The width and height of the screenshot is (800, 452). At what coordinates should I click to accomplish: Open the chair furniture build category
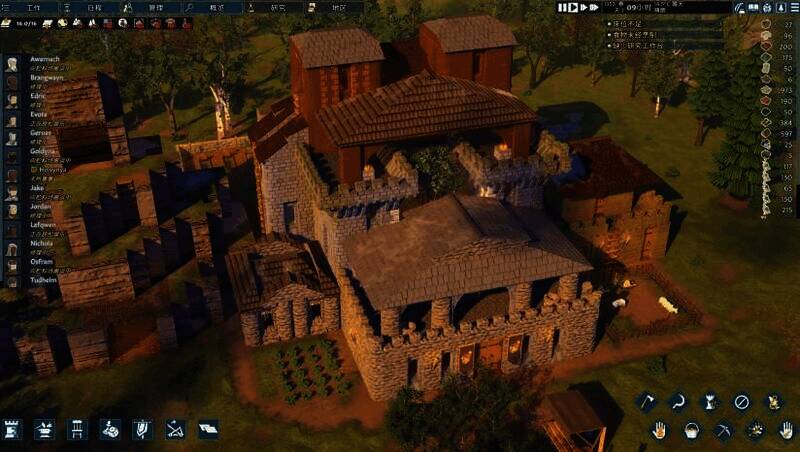(78, 428)
